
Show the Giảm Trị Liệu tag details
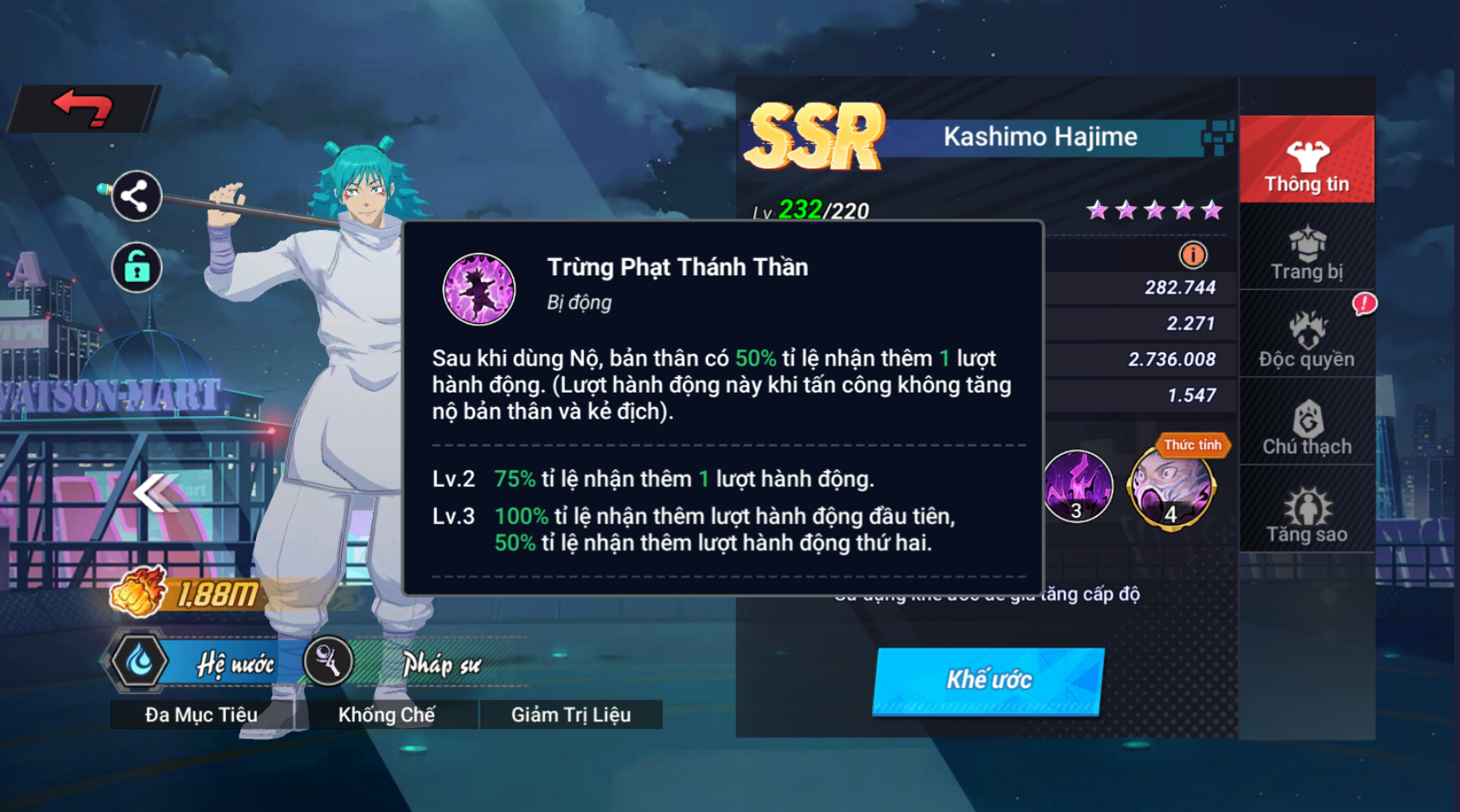571,715
